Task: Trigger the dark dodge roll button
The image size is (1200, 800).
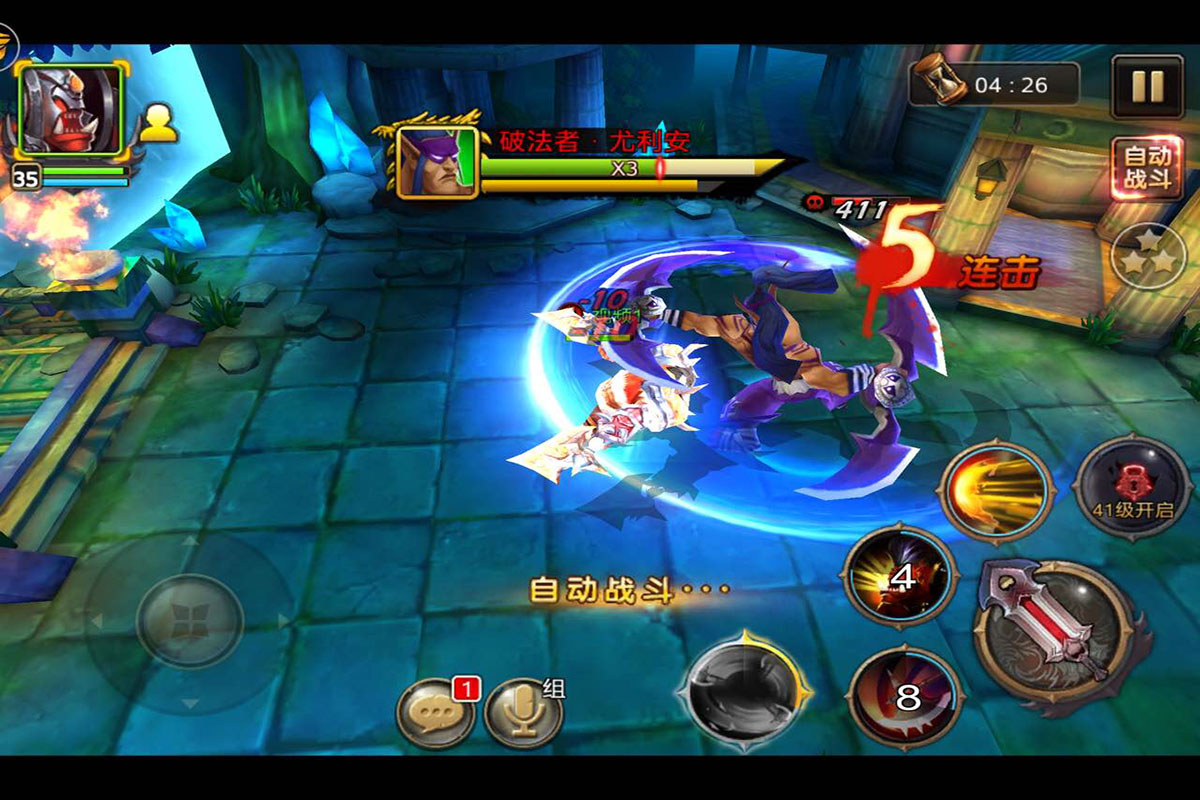Action: point(743,689)
